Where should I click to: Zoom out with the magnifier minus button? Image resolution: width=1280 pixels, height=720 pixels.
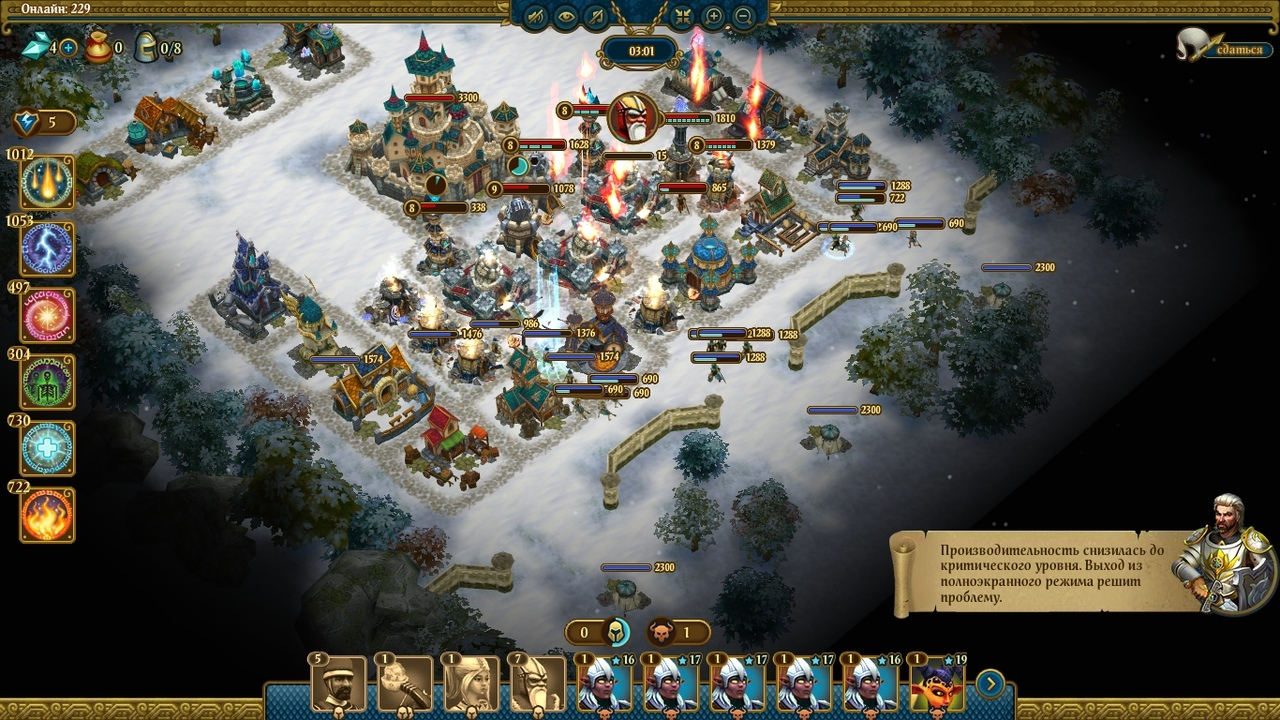[x=743, y=16]
